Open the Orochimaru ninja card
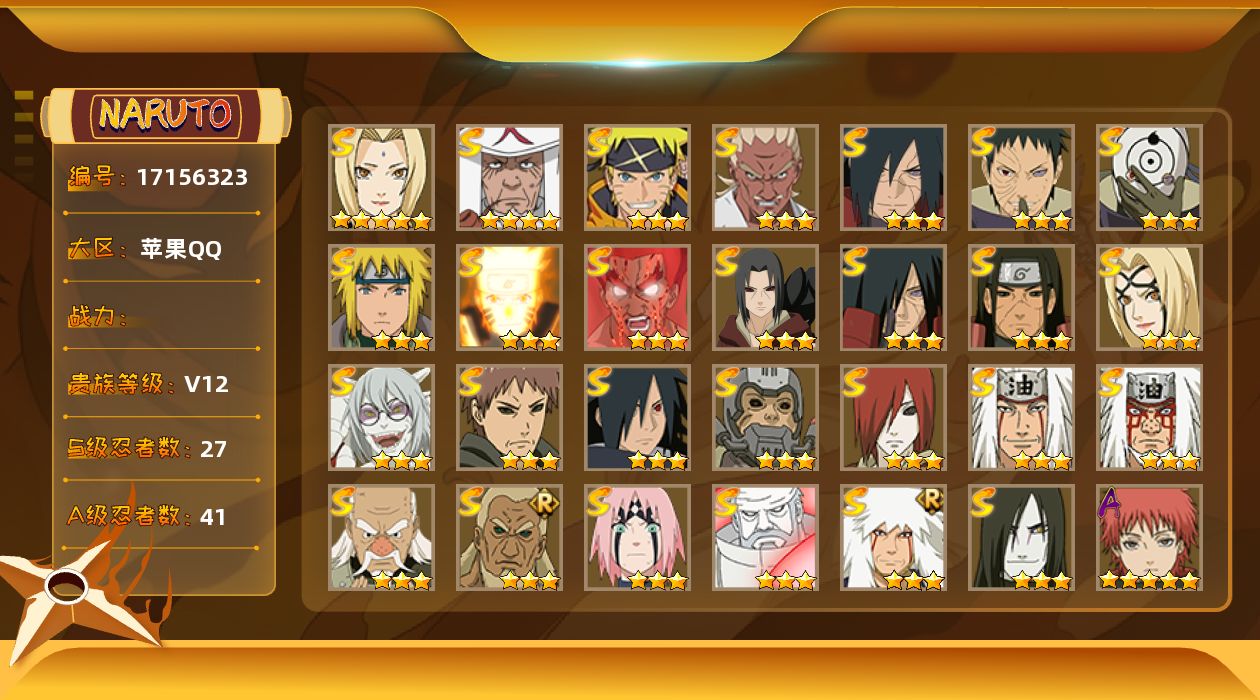The width and height of the screenshot is (1260, 700). (1021, 537)
